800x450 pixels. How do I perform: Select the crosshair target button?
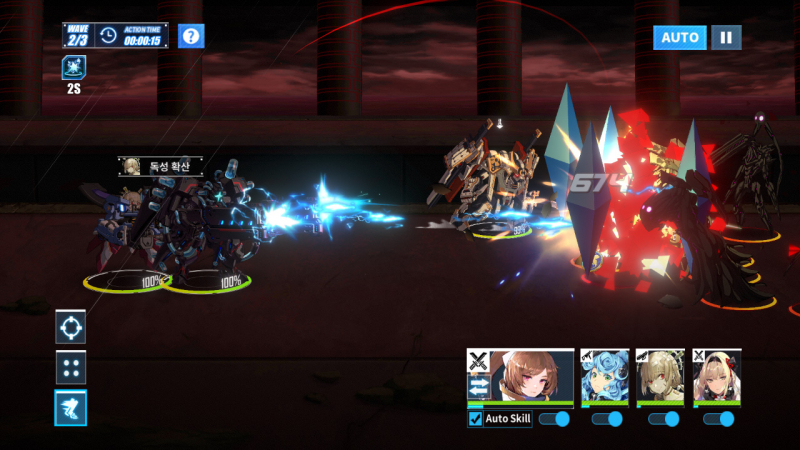click(x=71, y=326)
